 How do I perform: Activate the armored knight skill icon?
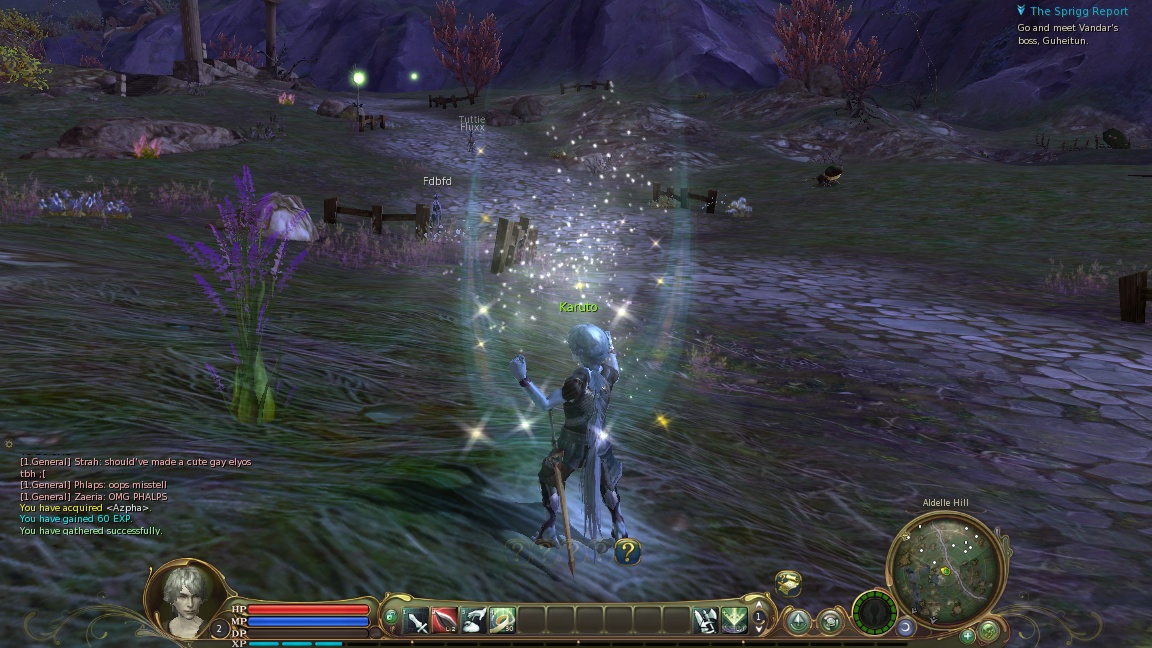click(x=706, y=621)
